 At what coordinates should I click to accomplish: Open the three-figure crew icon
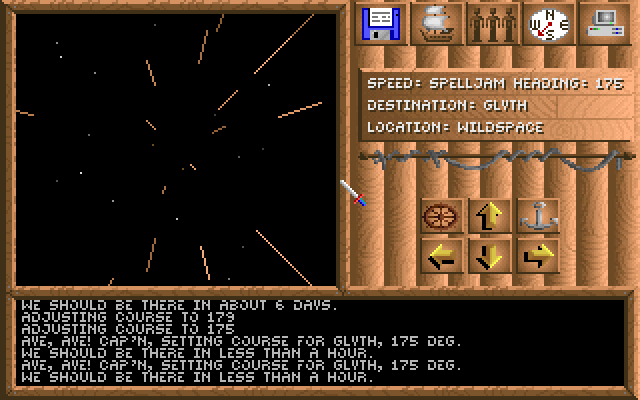pos(493,24)
